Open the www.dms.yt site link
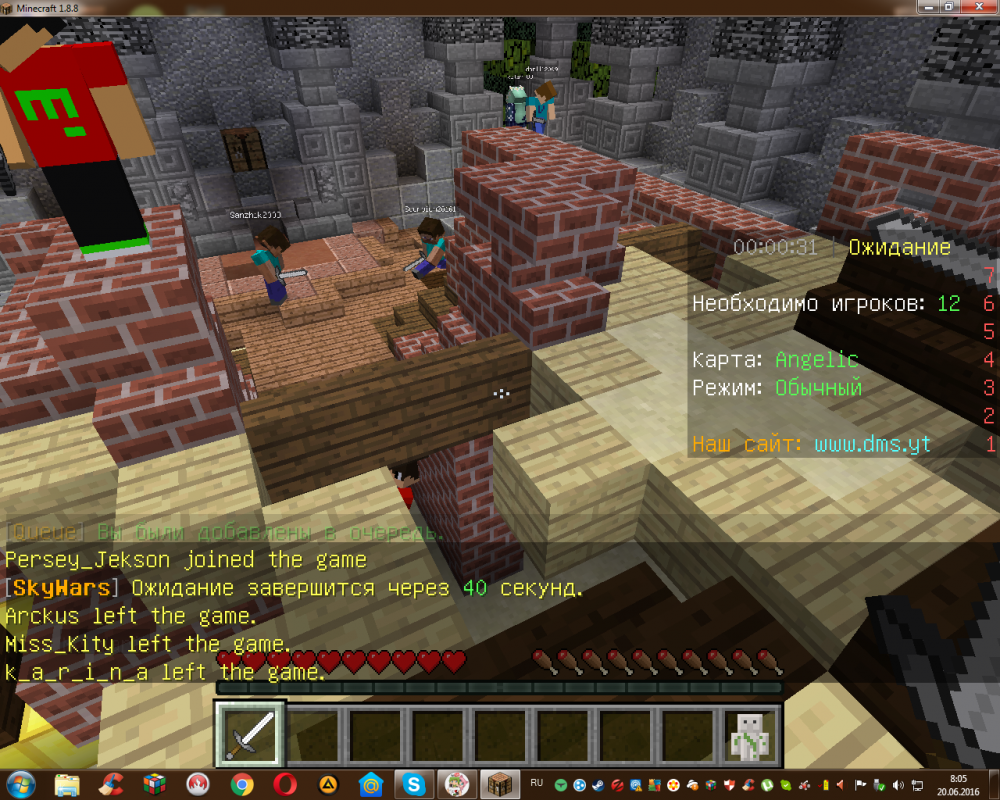This screenshot has width=1000, height=800. click(x=872, y=444)
